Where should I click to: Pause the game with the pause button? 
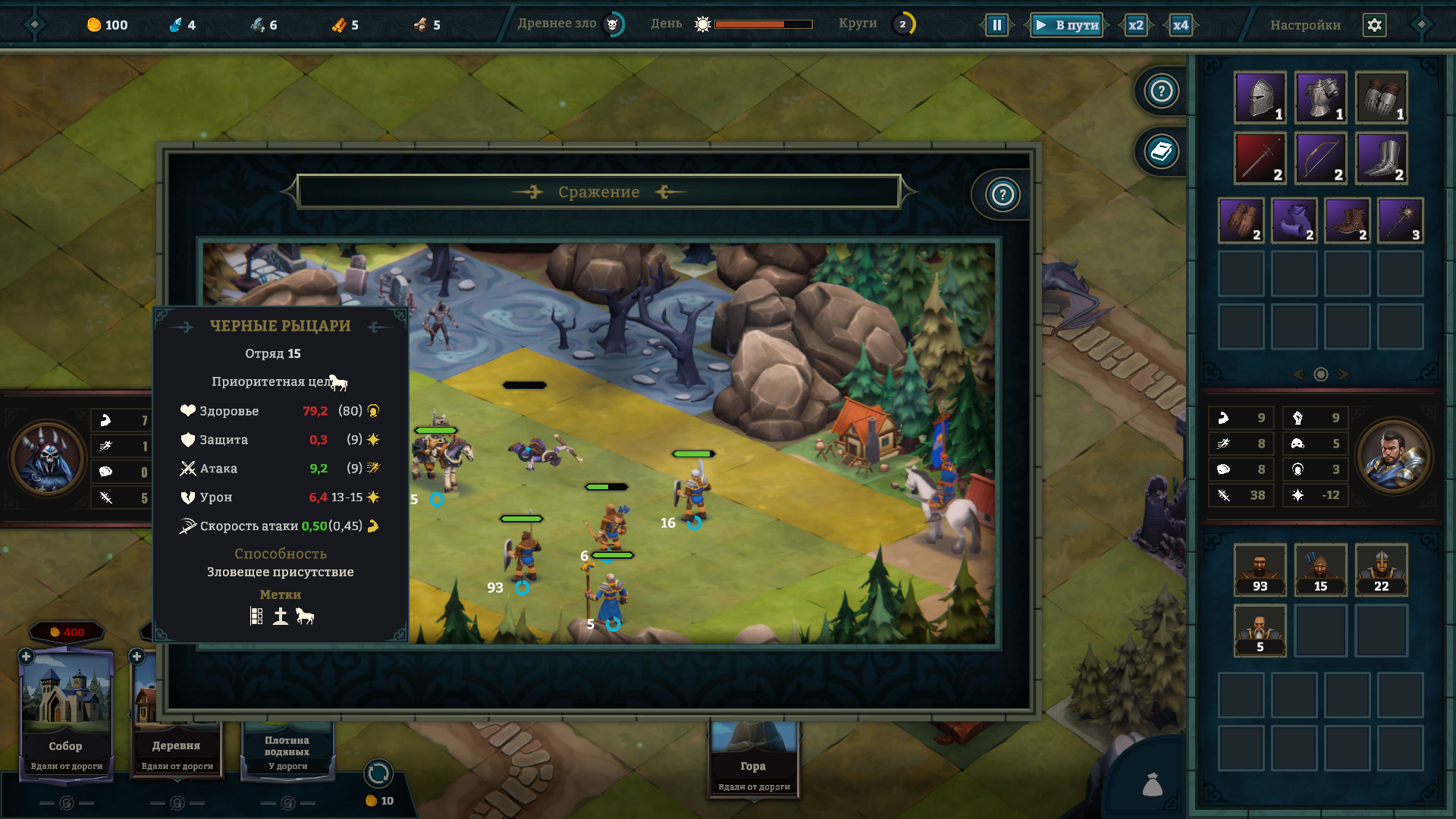tap(996, 25)
